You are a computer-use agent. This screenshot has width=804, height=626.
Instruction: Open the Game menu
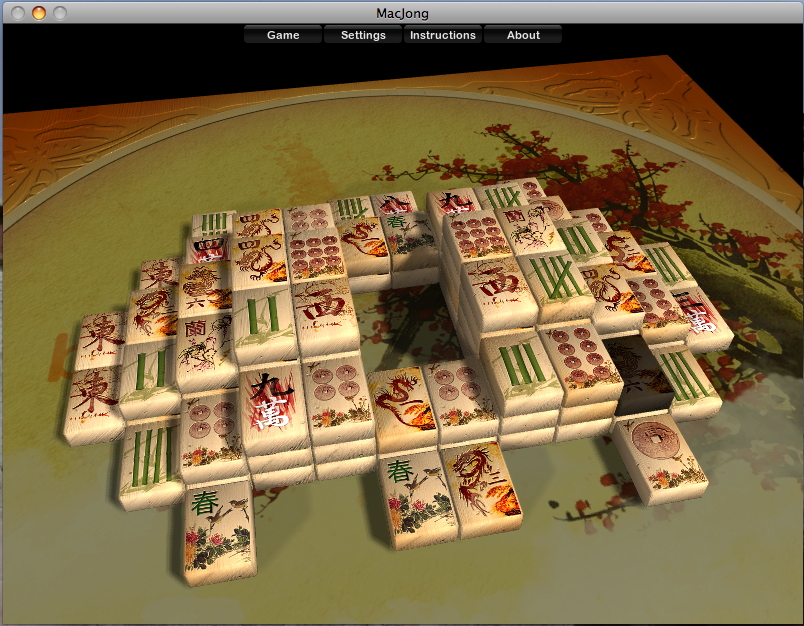tap(283, 35)
